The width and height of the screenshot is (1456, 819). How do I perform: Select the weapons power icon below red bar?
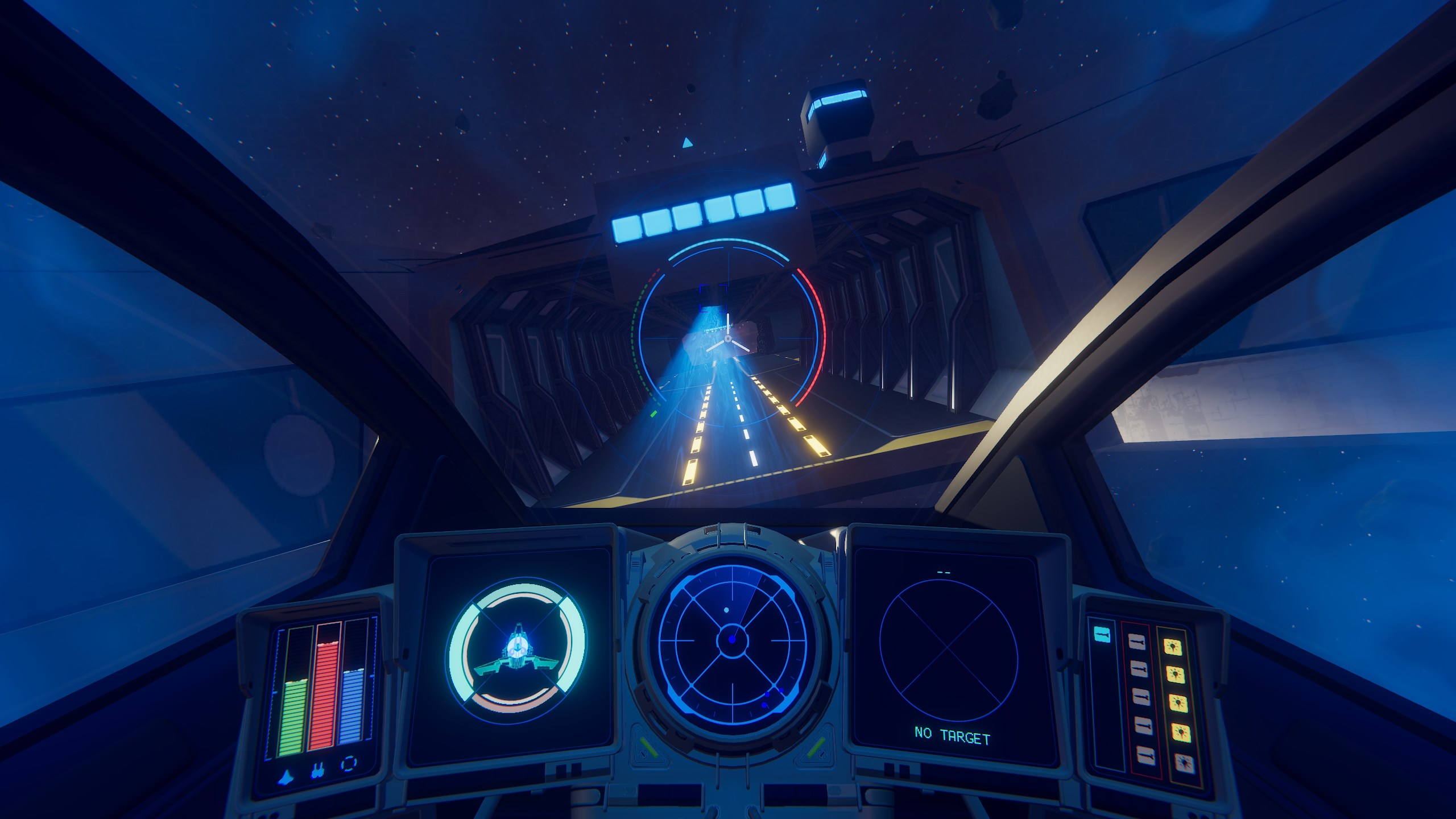pyautogui.click(x=317, y=772)
